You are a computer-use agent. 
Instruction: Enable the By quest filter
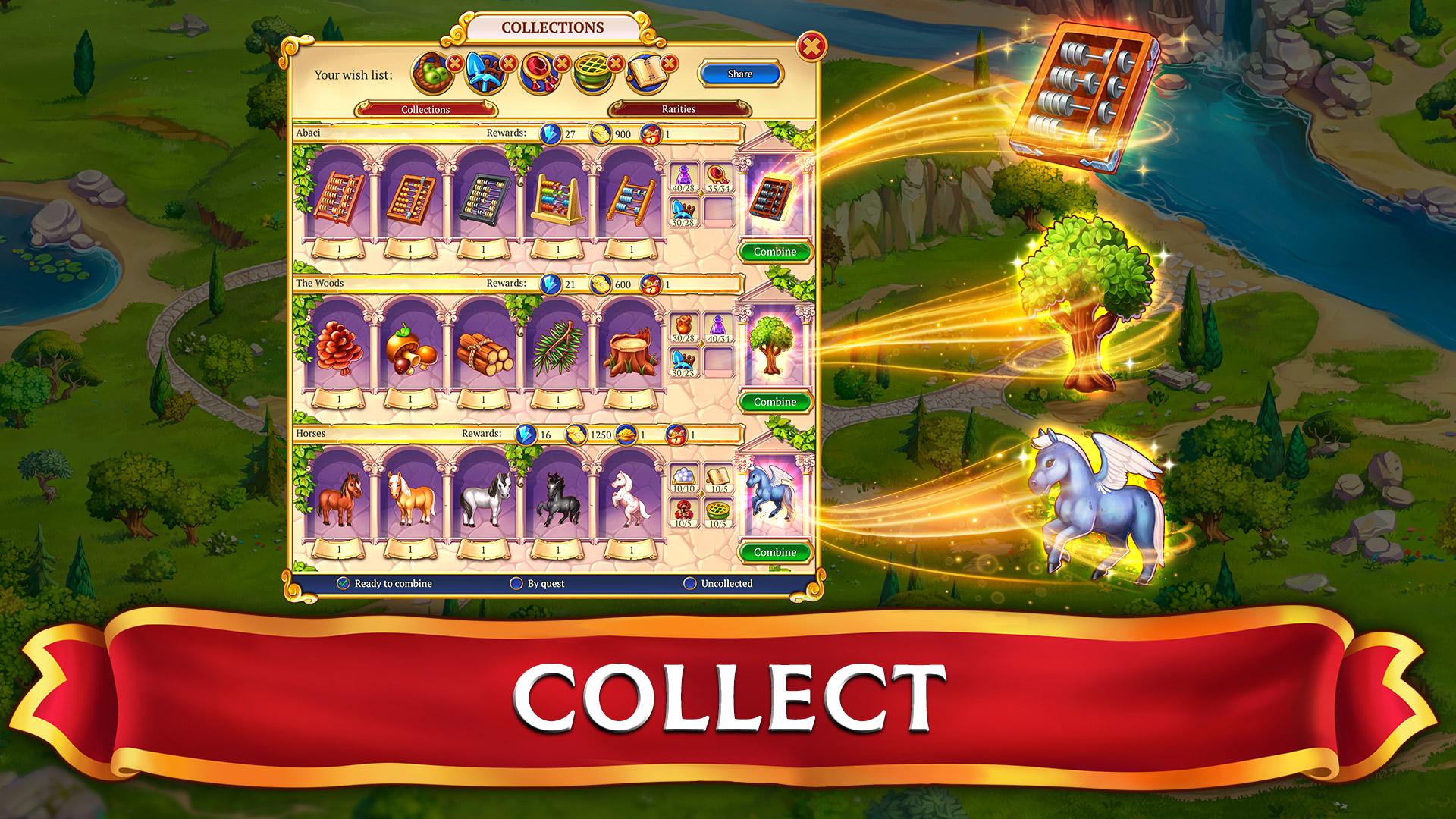coord(516,583)
